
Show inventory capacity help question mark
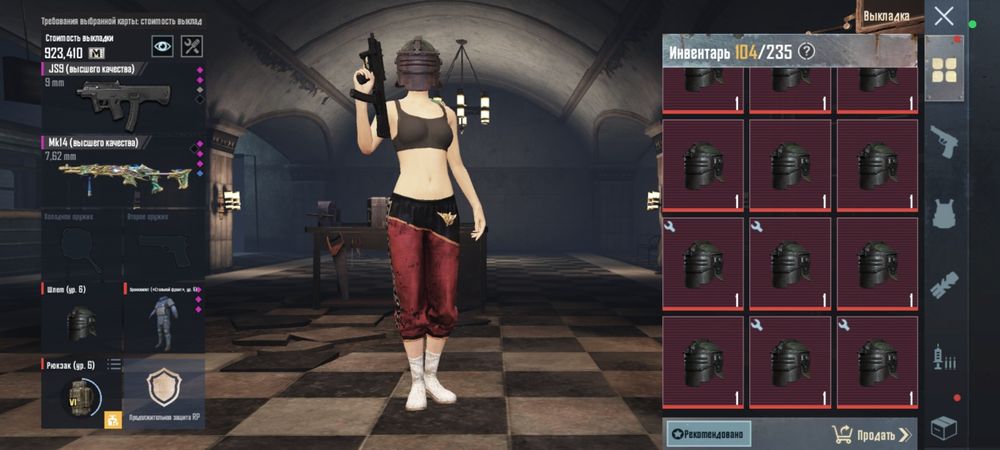805,51
